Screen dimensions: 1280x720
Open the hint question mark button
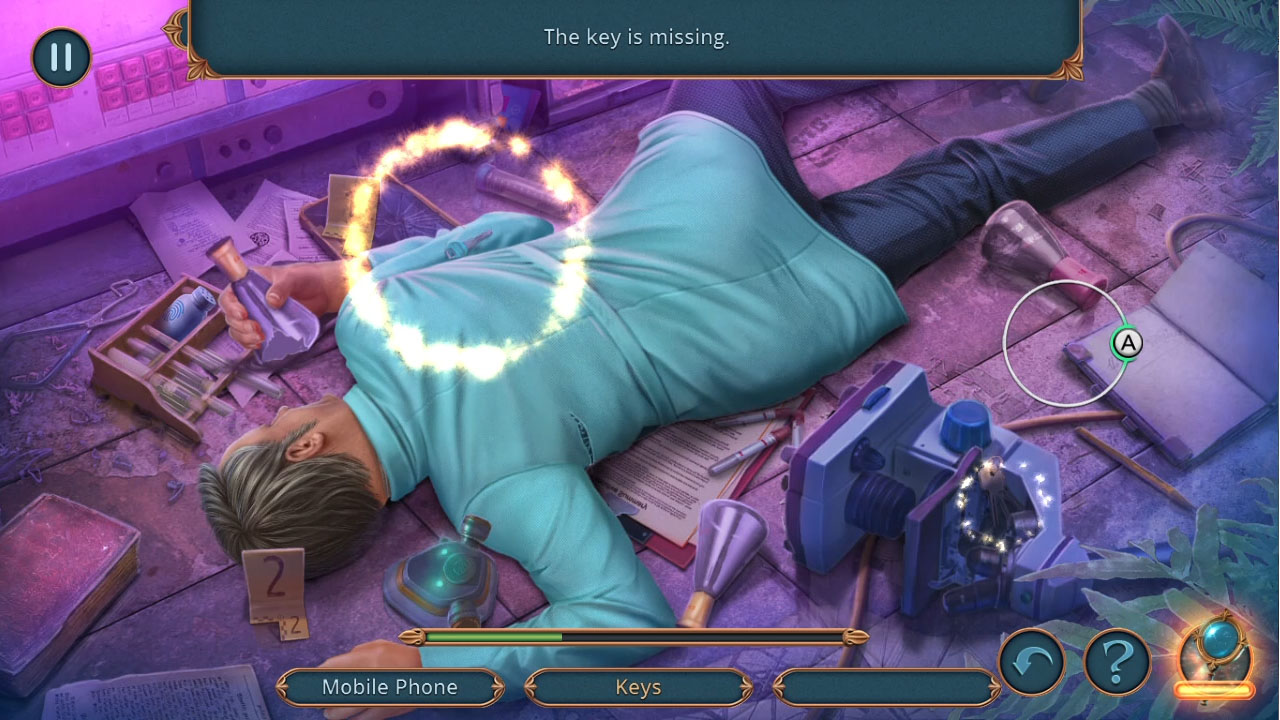[x=1117, y=660]
